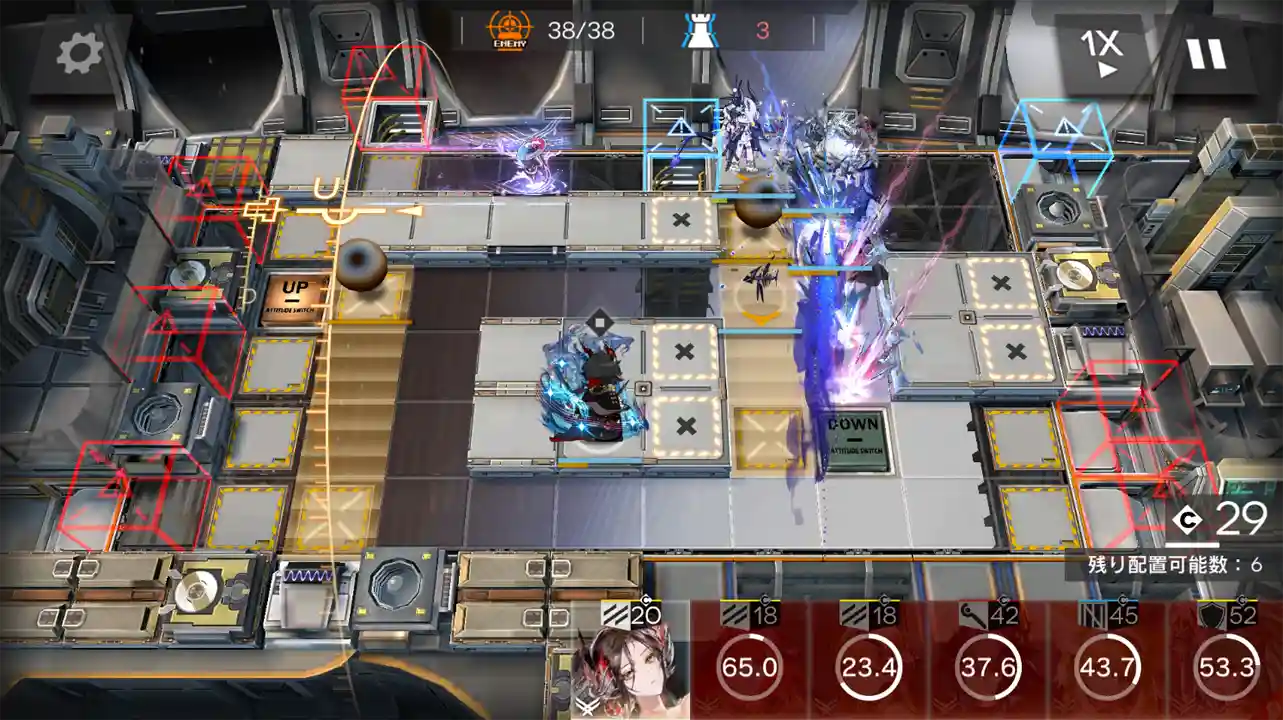Open the gear settings menu
Screen dimensions: 1283x720
(80, 53)
